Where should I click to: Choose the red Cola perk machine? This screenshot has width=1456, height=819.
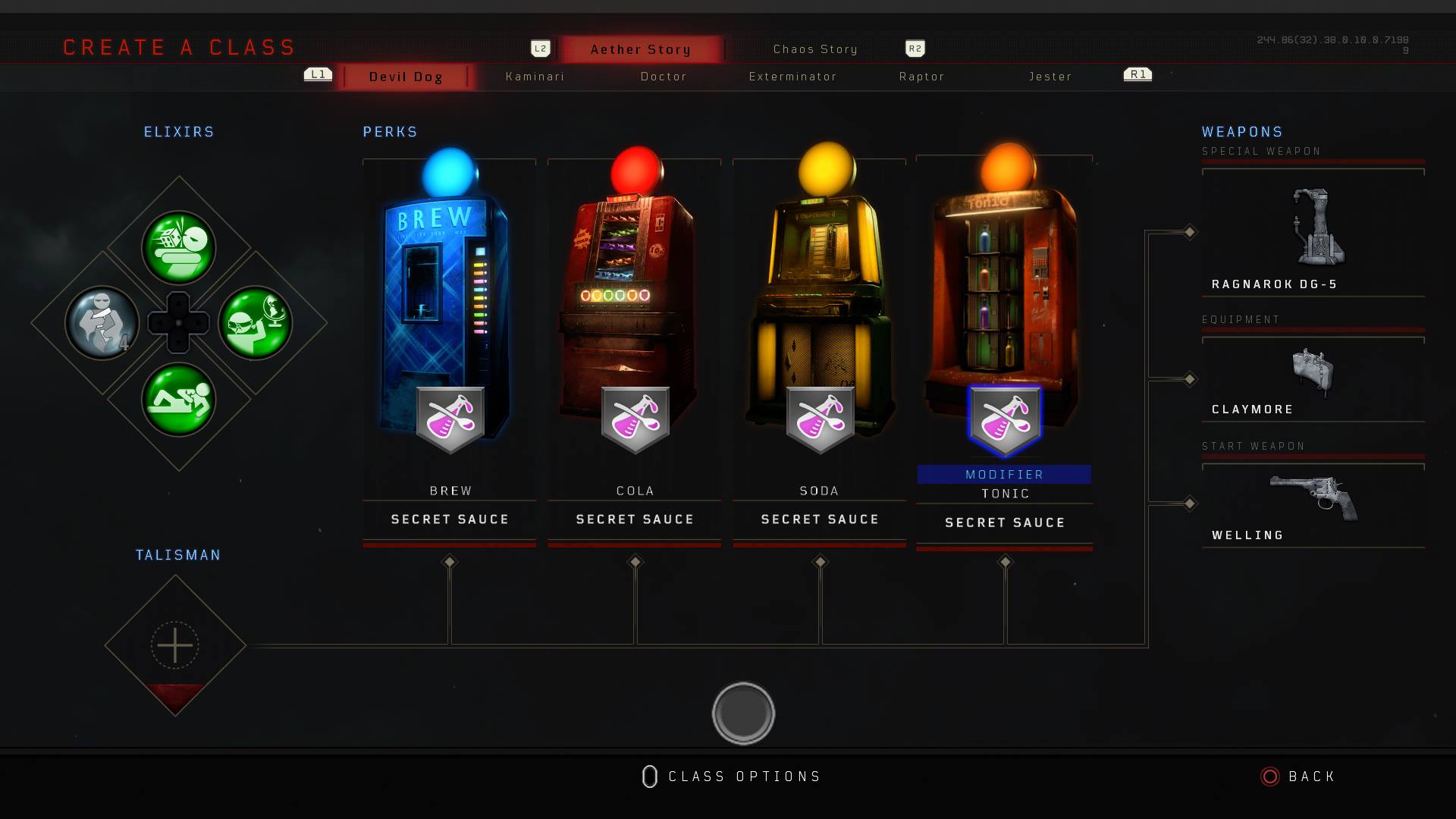[635, 318]
